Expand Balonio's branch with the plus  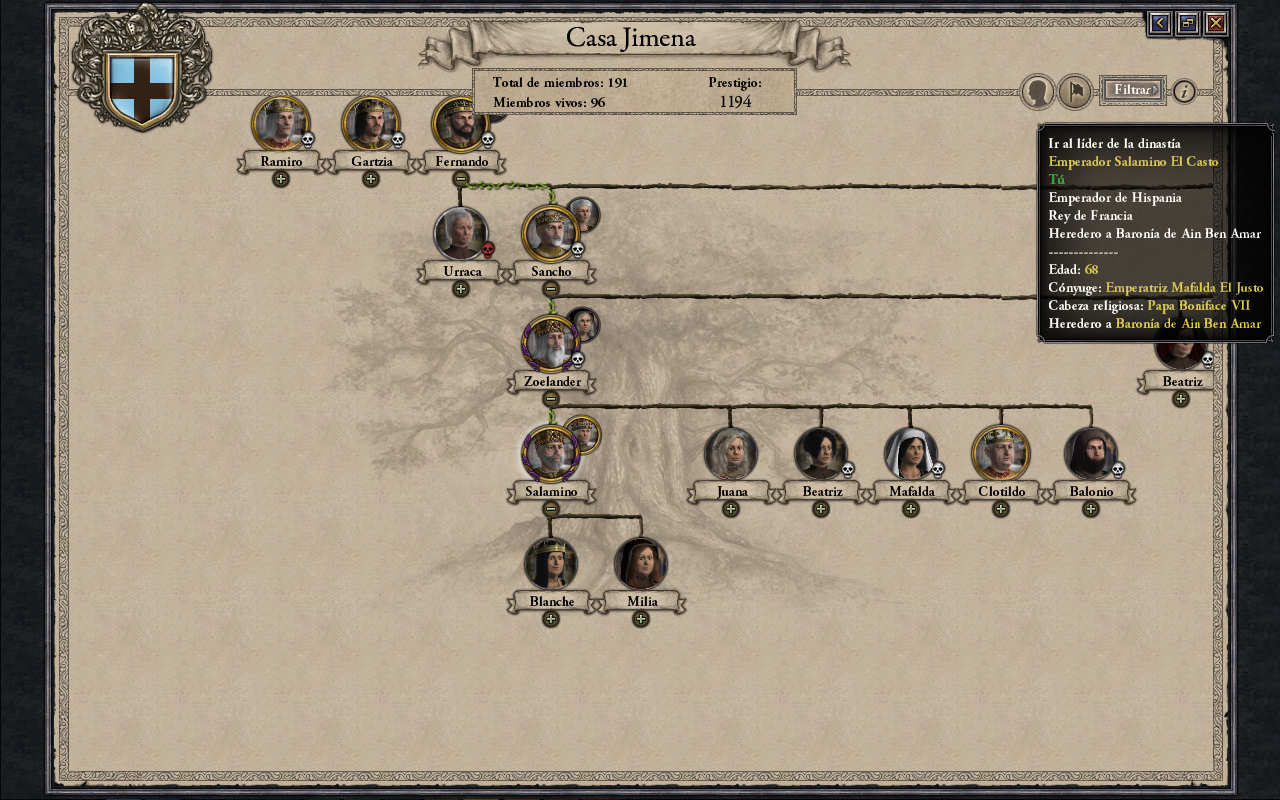[x=1091, y=509]
